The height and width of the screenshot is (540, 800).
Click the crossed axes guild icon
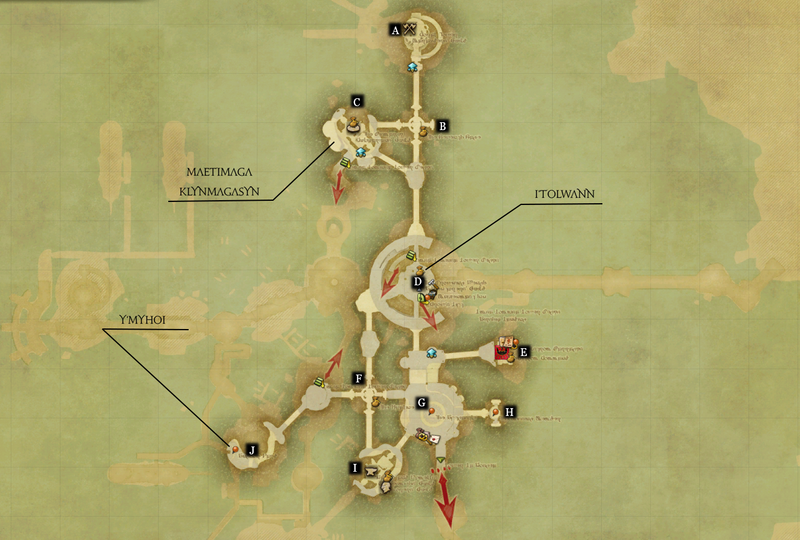click(x=410, y=31)
